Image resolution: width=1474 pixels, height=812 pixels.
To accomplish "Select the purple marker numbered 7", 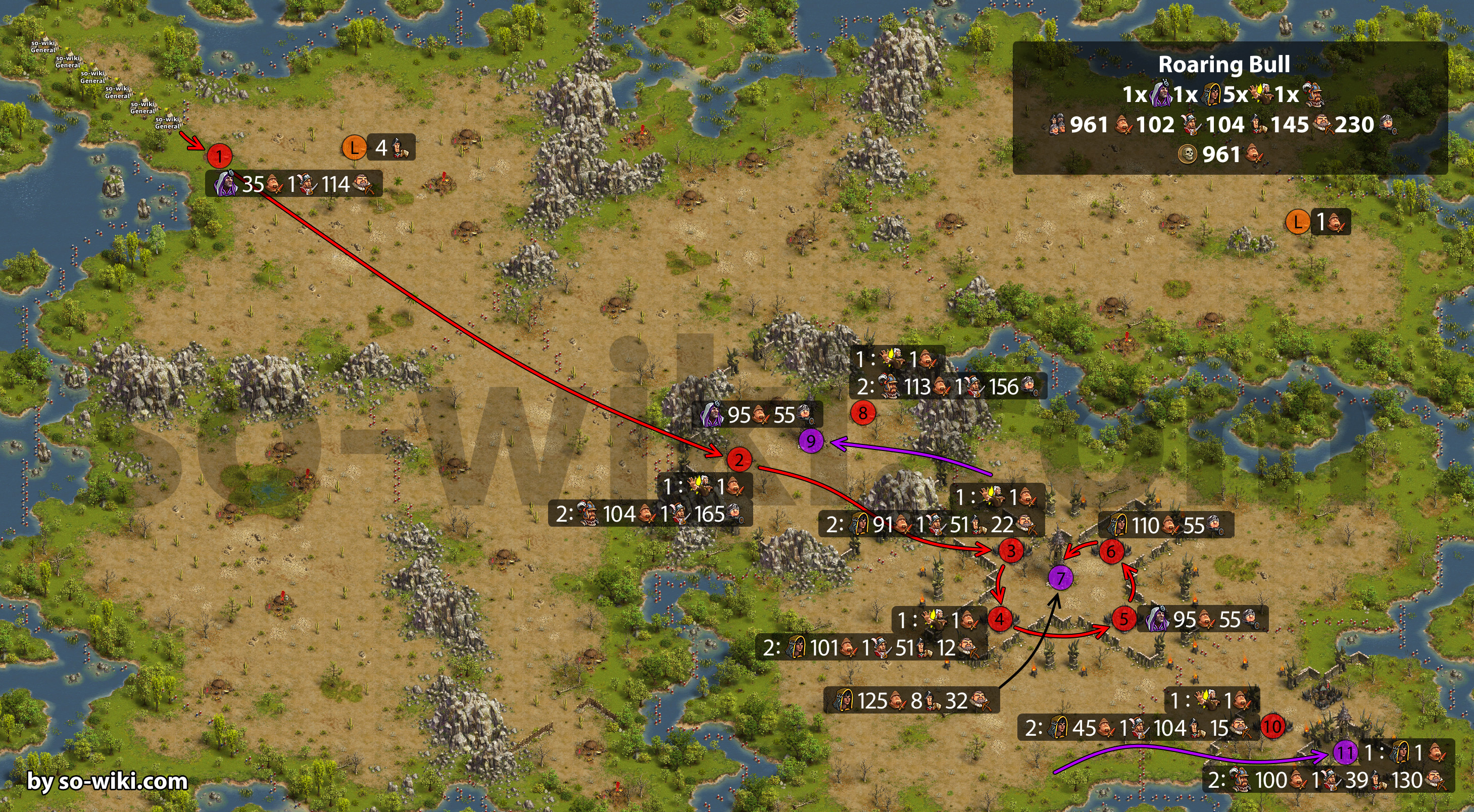I will 1060,578.
